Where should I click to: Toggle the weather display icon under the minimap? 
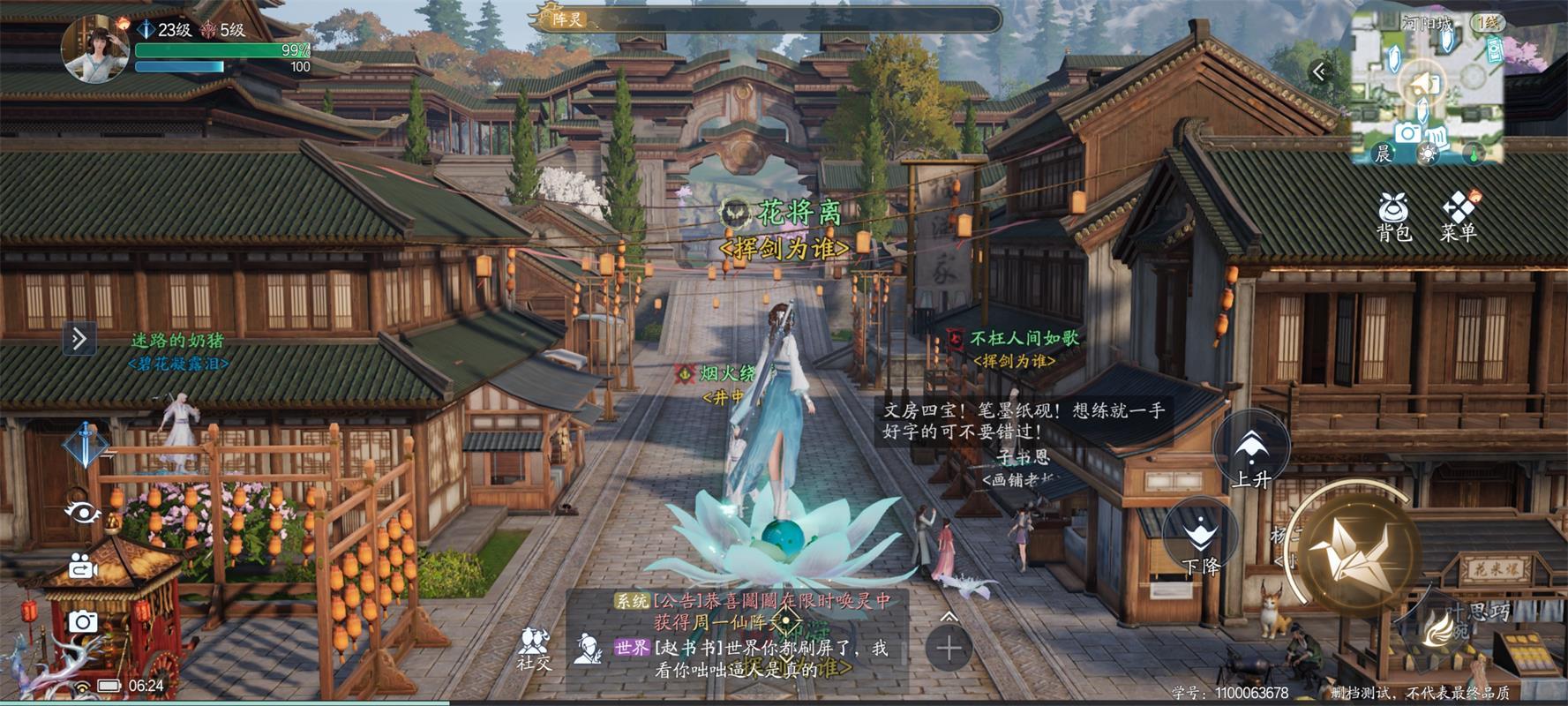pos(1426,154)
